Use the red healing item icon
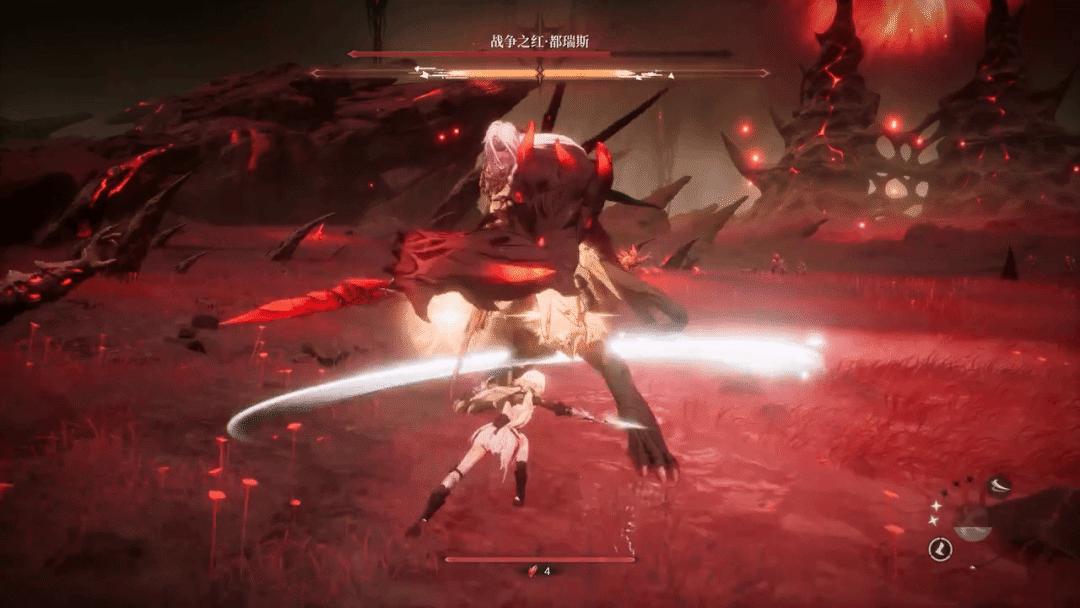 [x=533, y=571]
